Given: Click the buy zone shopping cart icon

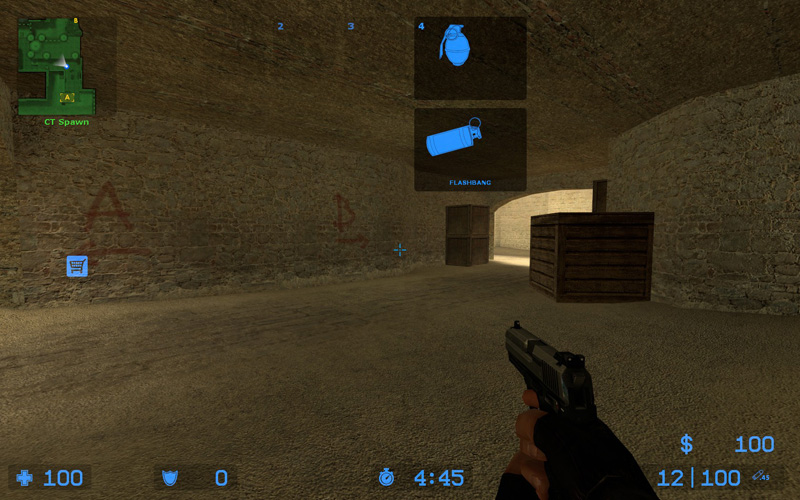Looking at the screenshot, I should [x=77, y=266].
